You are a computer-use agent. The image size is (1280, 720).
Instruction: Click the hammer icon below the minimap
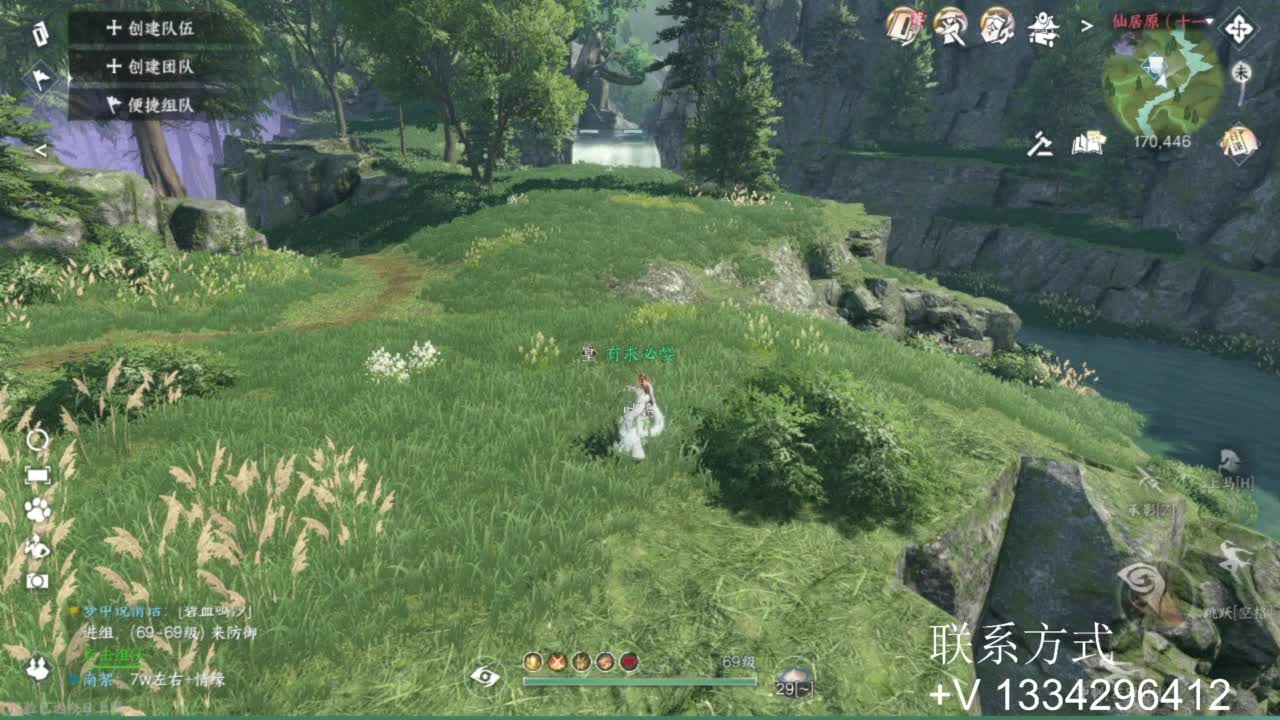pos(1042,145)
